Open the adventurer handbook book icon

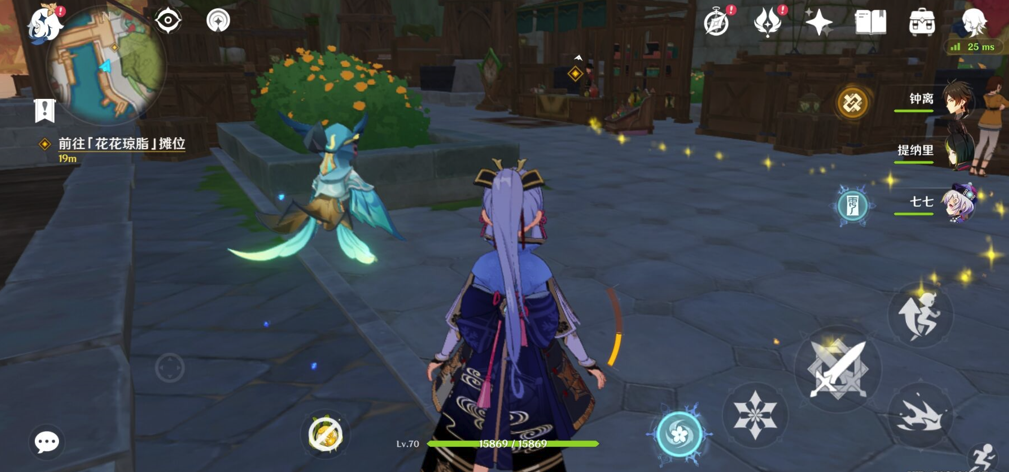pyautogui.click(x=870, y=22)
